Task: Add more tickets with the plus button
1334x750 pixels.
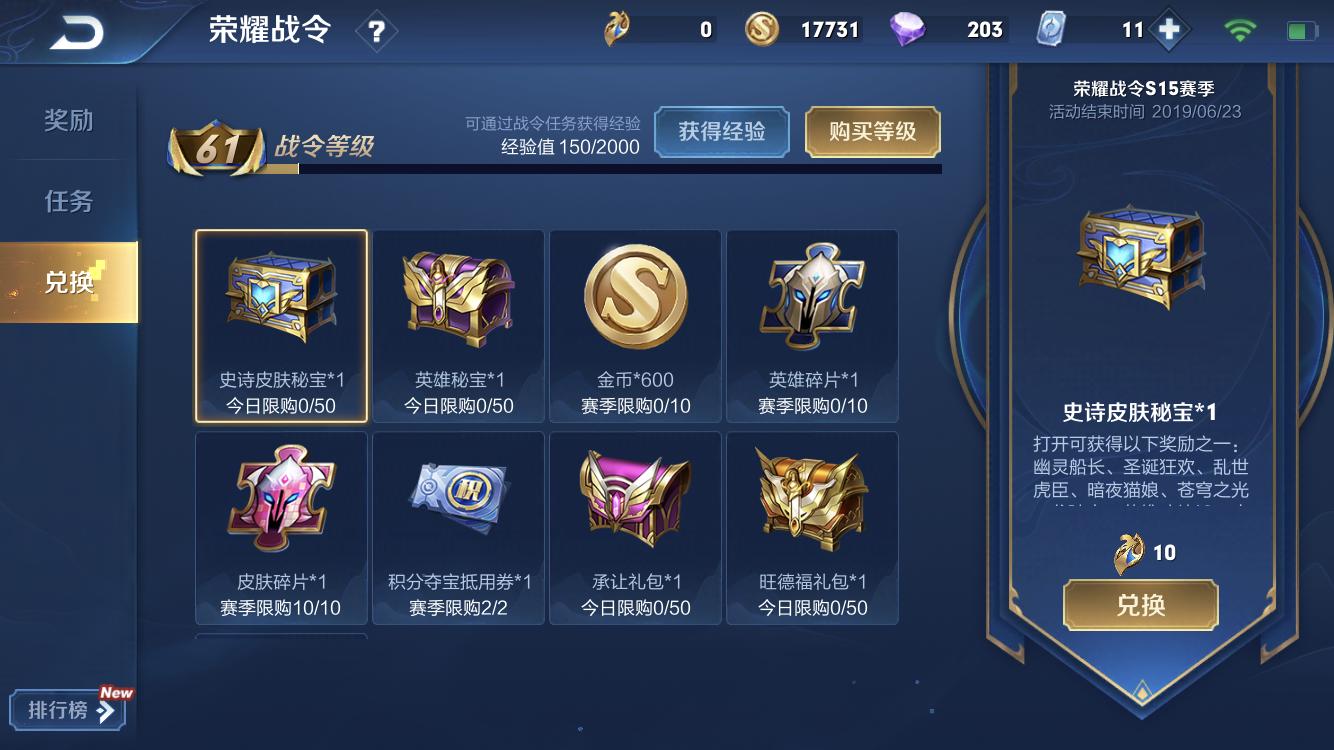Action: click(x=1168, y=30)
